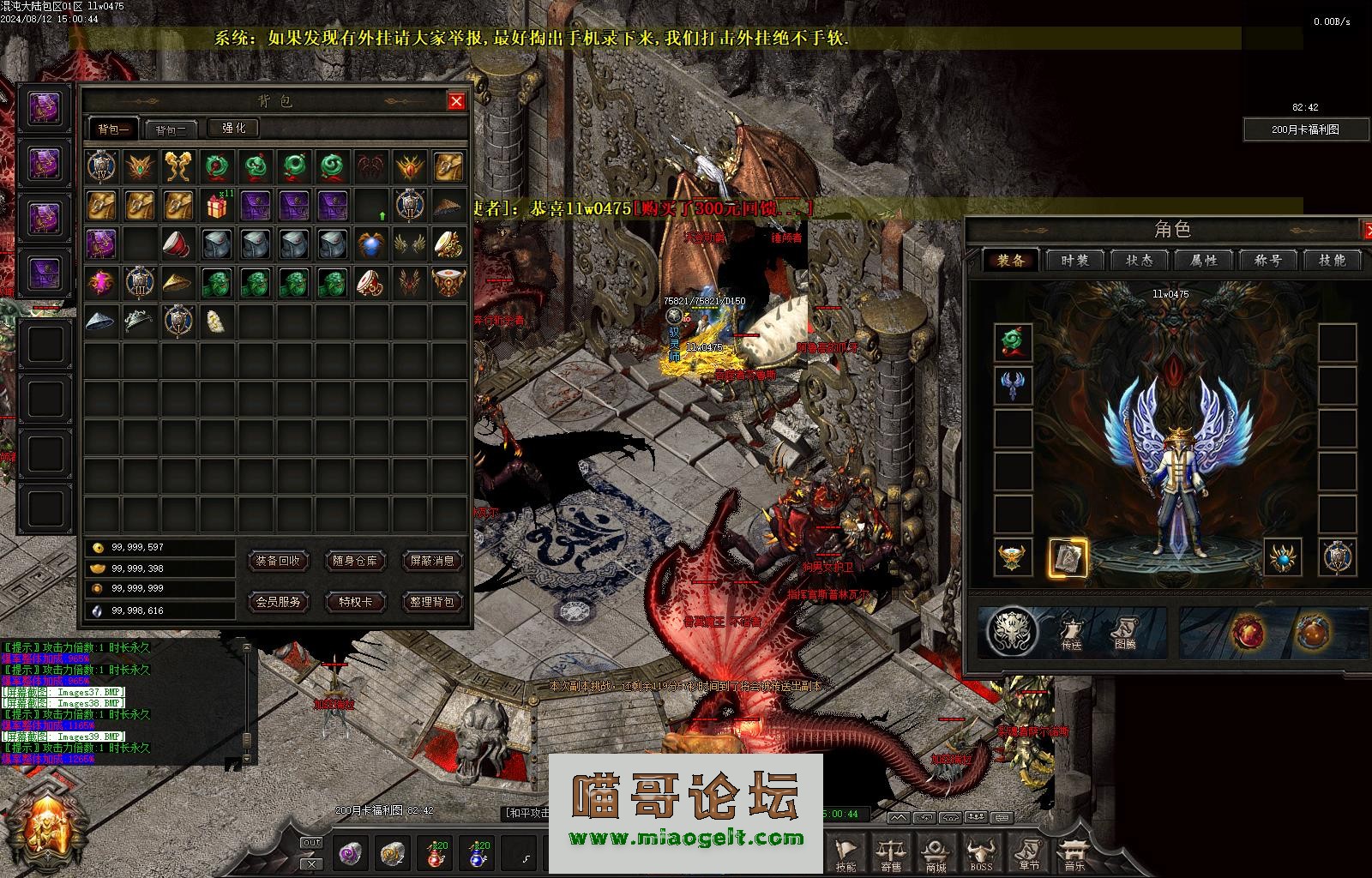1372x878 pixels.
Task: Show the 称号 titles tab
Action: (x=1267, y=261)
